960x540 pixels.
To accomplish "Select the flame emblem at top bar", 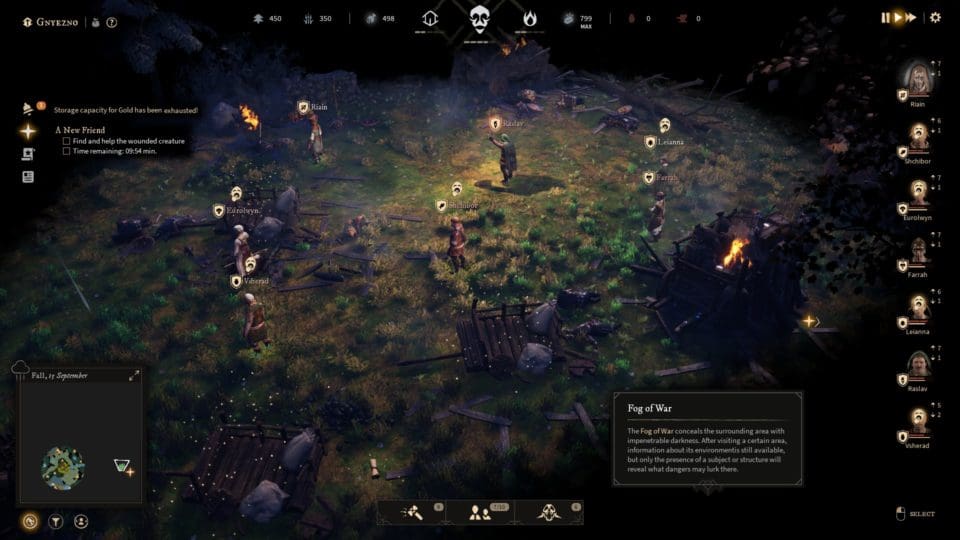I will pyautogui.click(x=529, y=18).
